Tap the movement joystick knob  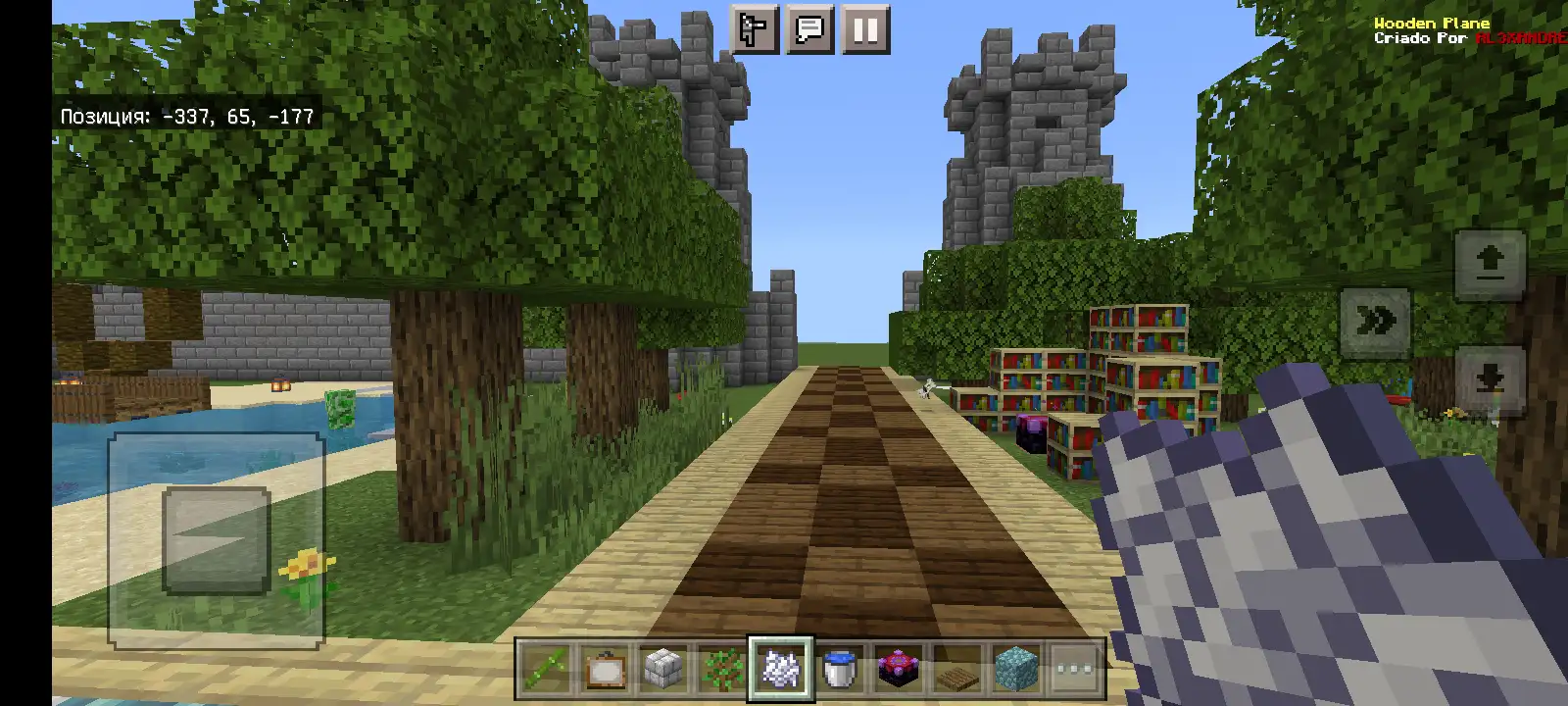pos(216,540)
